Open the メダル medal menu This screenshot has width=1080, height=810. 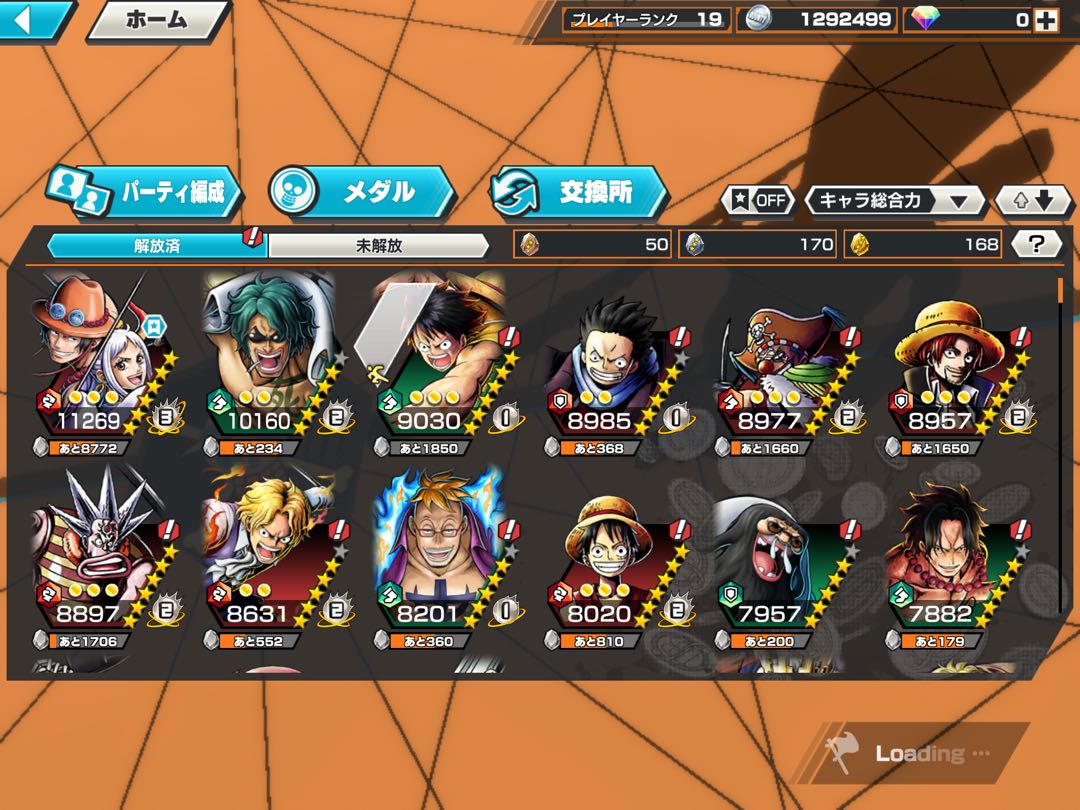[x=362, y=191]
